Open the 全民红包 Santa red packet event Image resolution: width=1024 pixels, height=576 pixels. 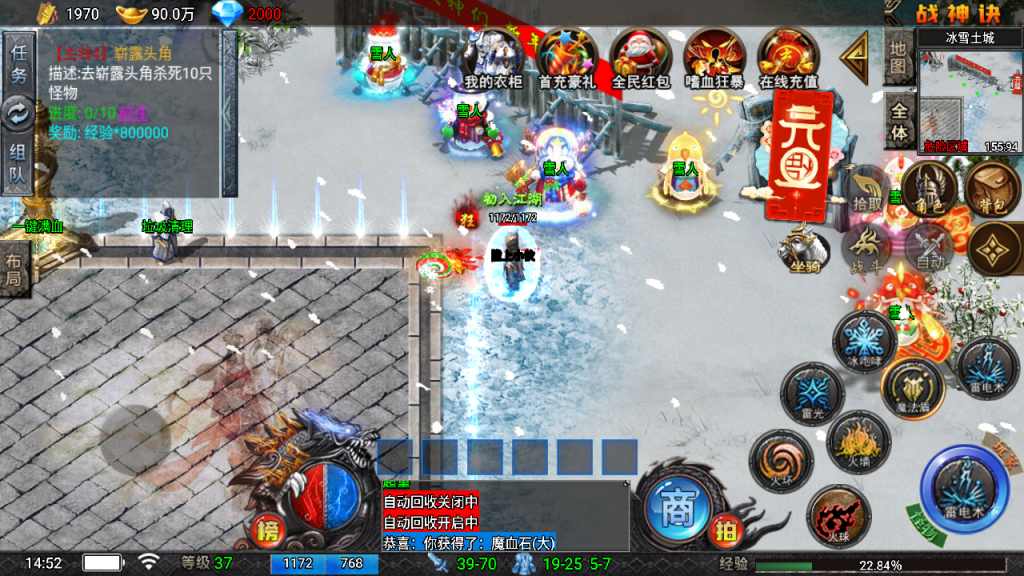click(x=640, y=58)
